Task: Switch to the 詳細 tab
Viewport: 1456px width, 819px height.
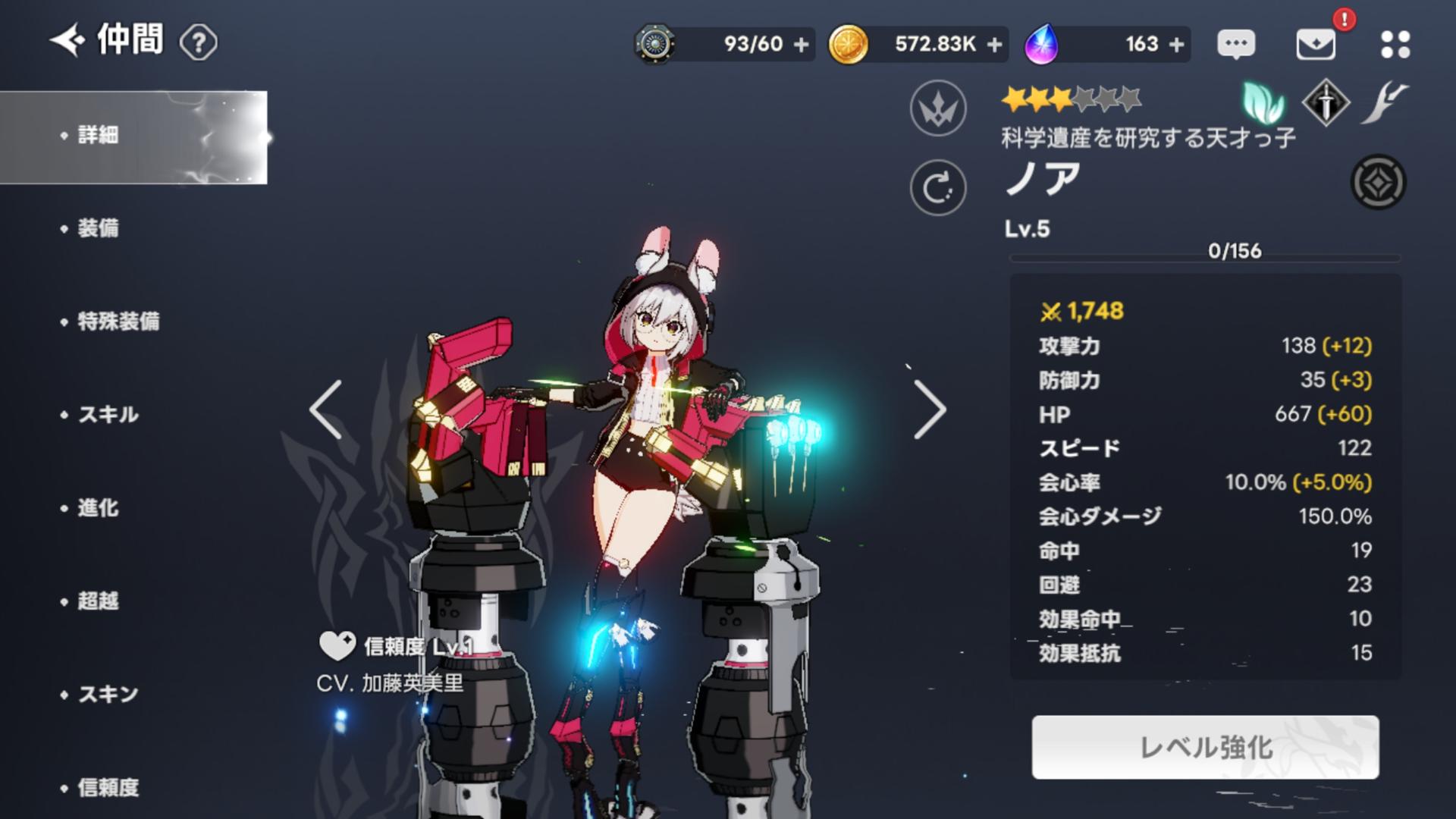Action: point(99,136)
